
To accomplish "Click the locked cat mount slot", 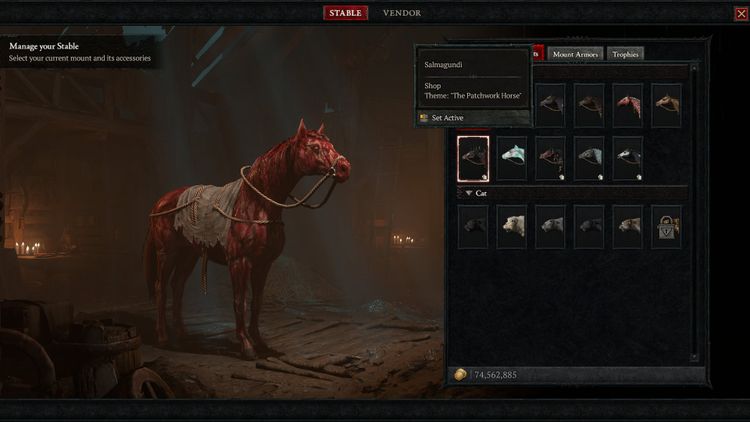I will 666,226.
